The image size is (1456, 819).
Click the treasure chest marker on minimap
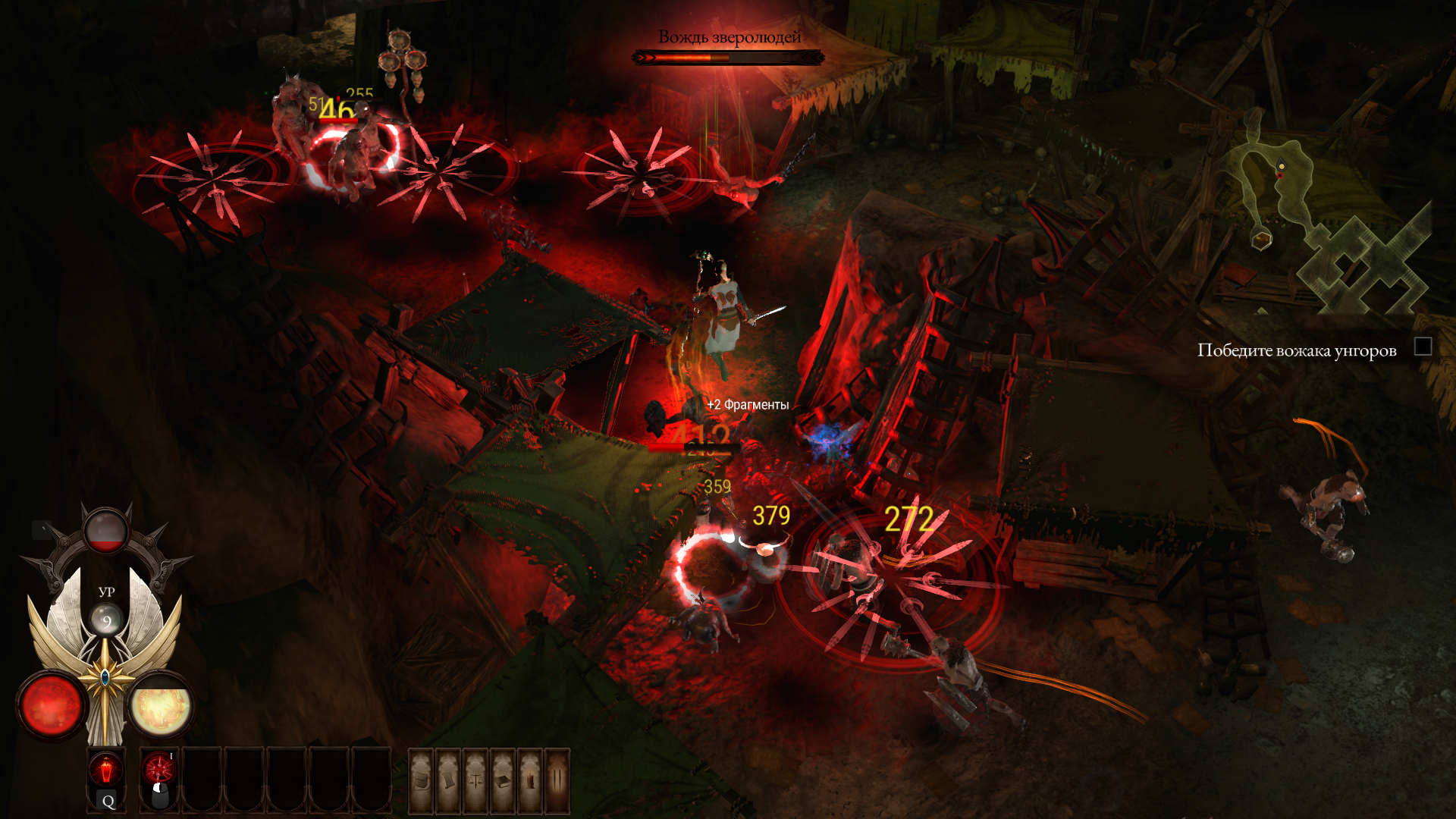[x=1261, y=240]
